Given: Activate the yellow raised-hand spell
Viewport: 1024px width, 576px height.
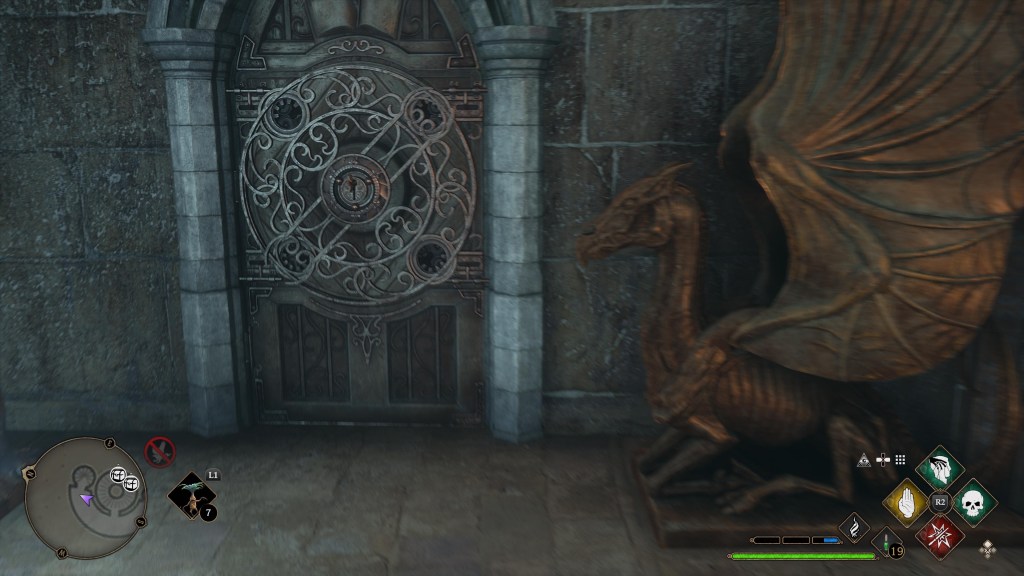Looking at the screenshot, I should tap(904, 502).
